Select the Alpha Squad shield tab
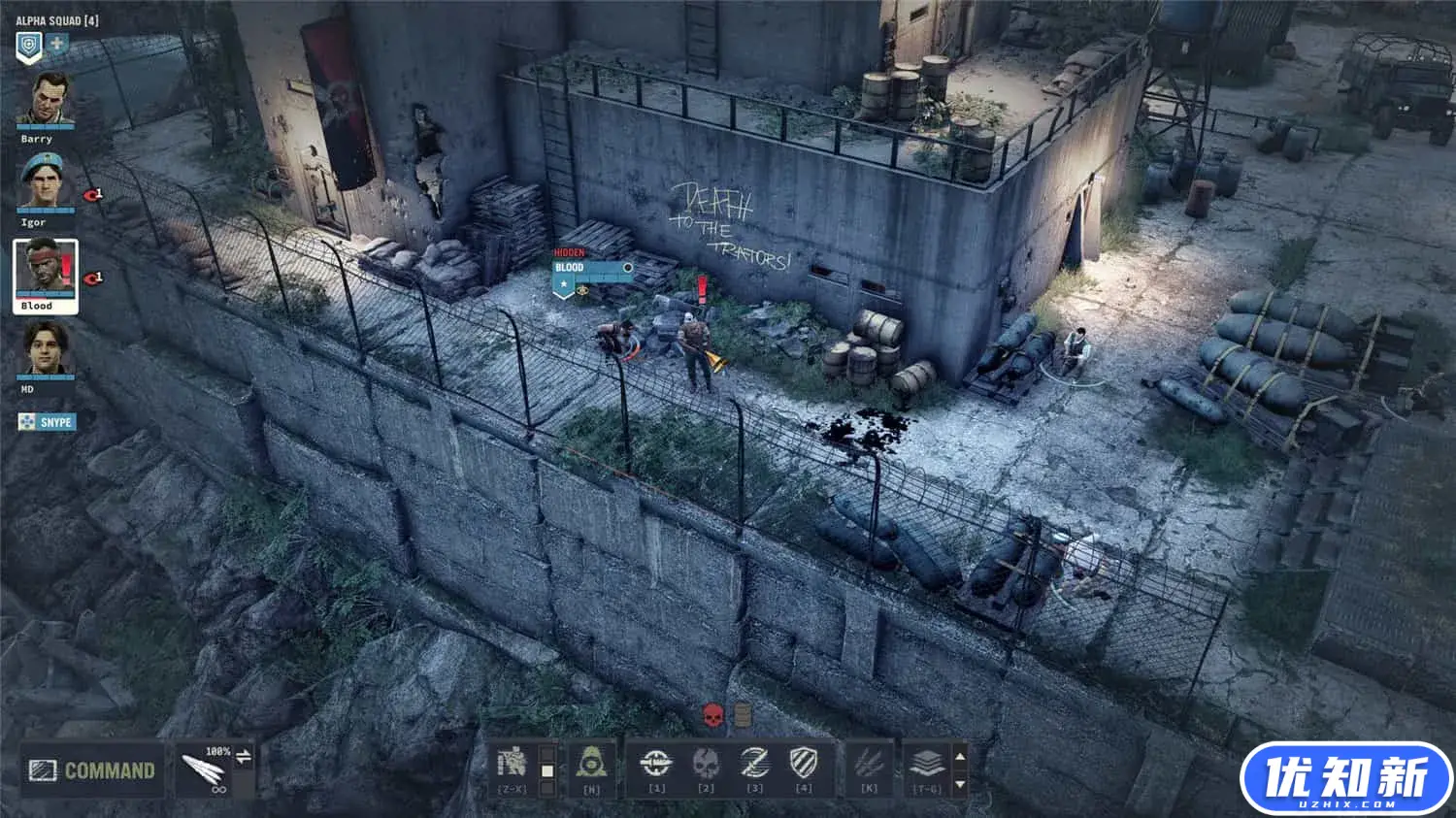This screenshot has width=1456, height=818. (29, 45)
